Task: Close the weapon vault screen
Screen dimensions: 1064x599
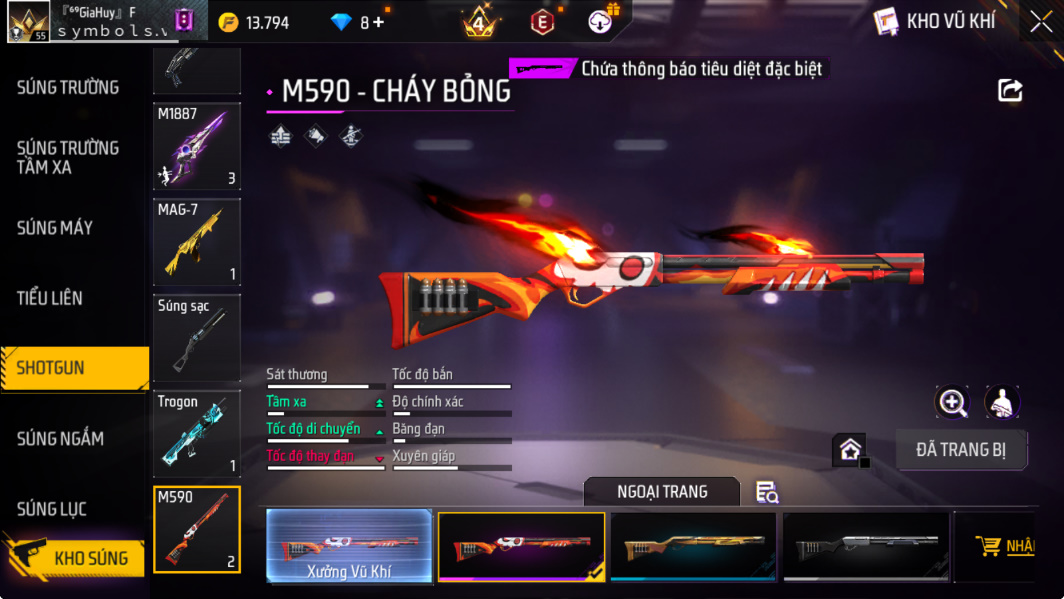Action: point(1041,21)
